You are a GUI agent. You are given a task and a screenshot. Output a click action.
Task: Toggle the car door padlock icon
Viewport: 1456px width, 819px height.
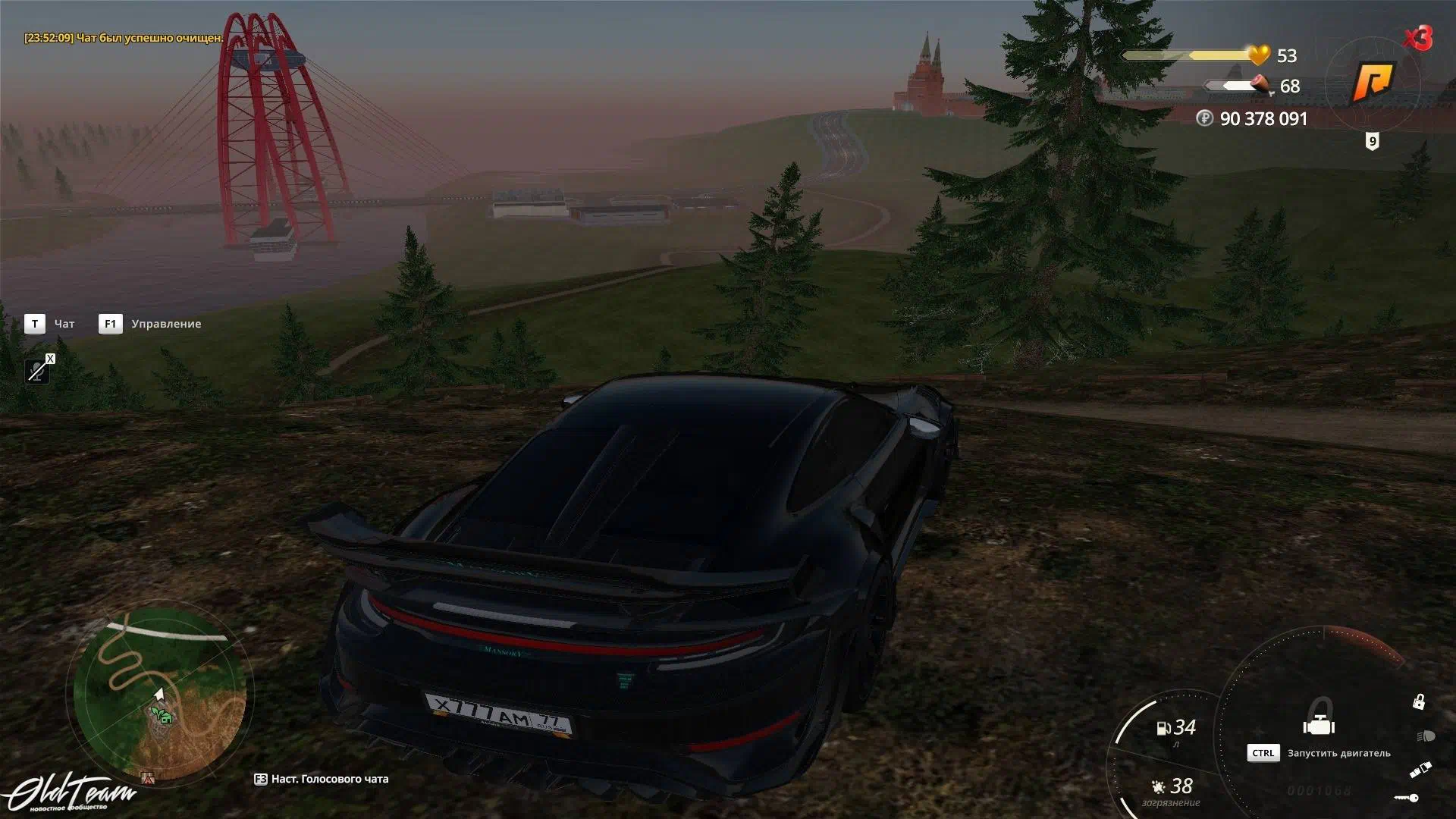(1418, 701)
